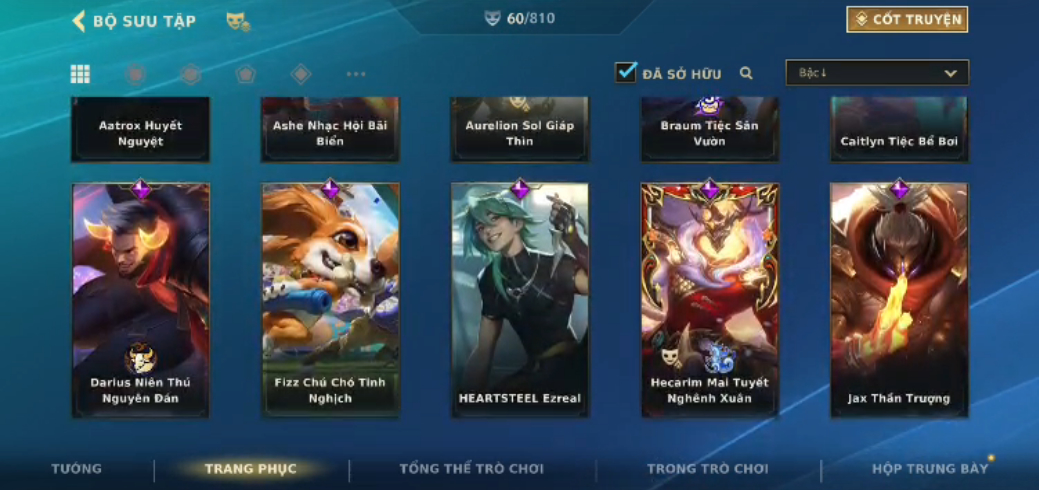Select Ashe Nhạc Hội Bãi Biển skin
Screen dimensions: 1039x490
click(x=330, y=130)
